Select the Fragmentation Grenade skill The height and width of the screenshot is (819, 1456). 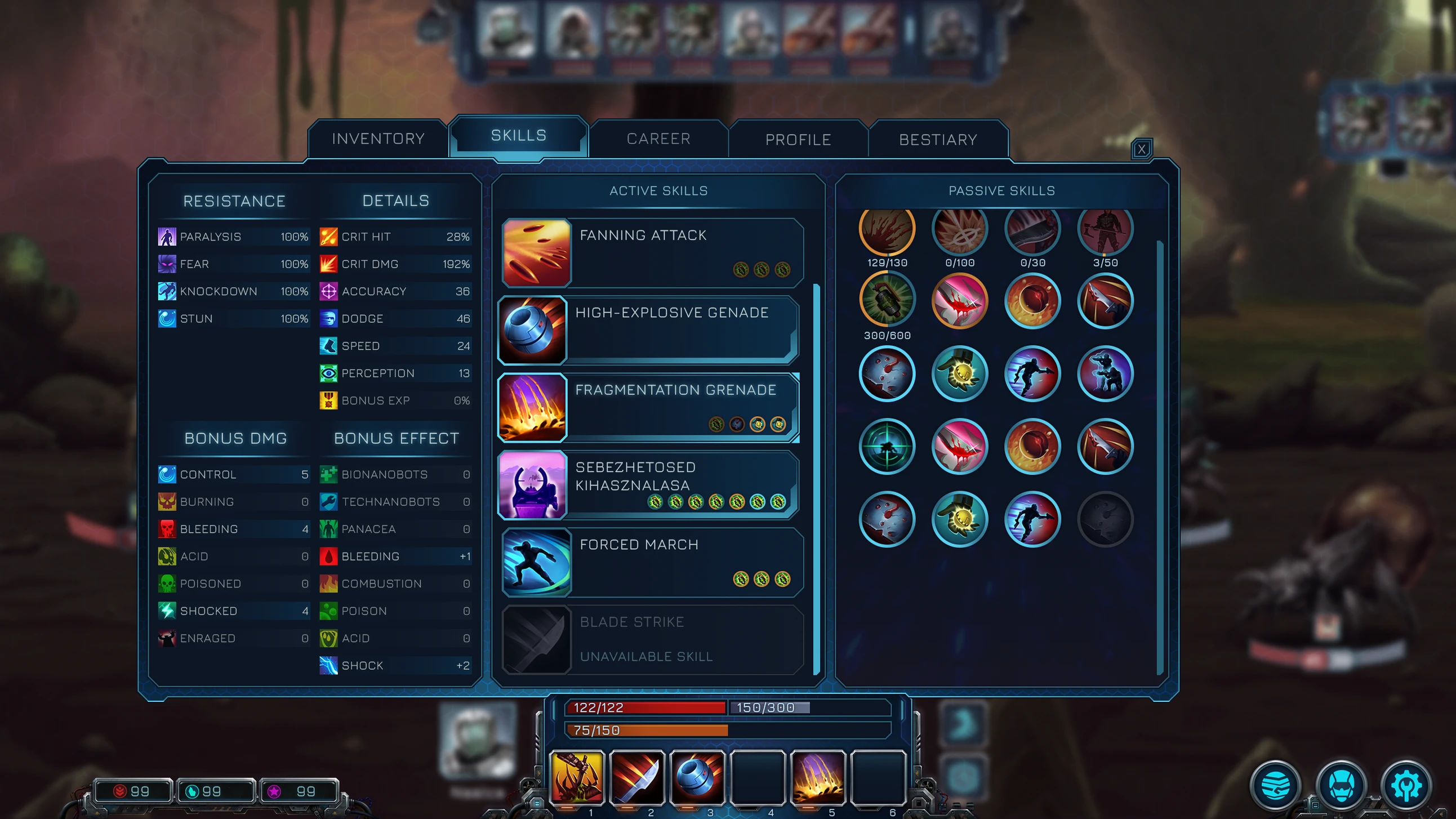[x=648, y=407]
